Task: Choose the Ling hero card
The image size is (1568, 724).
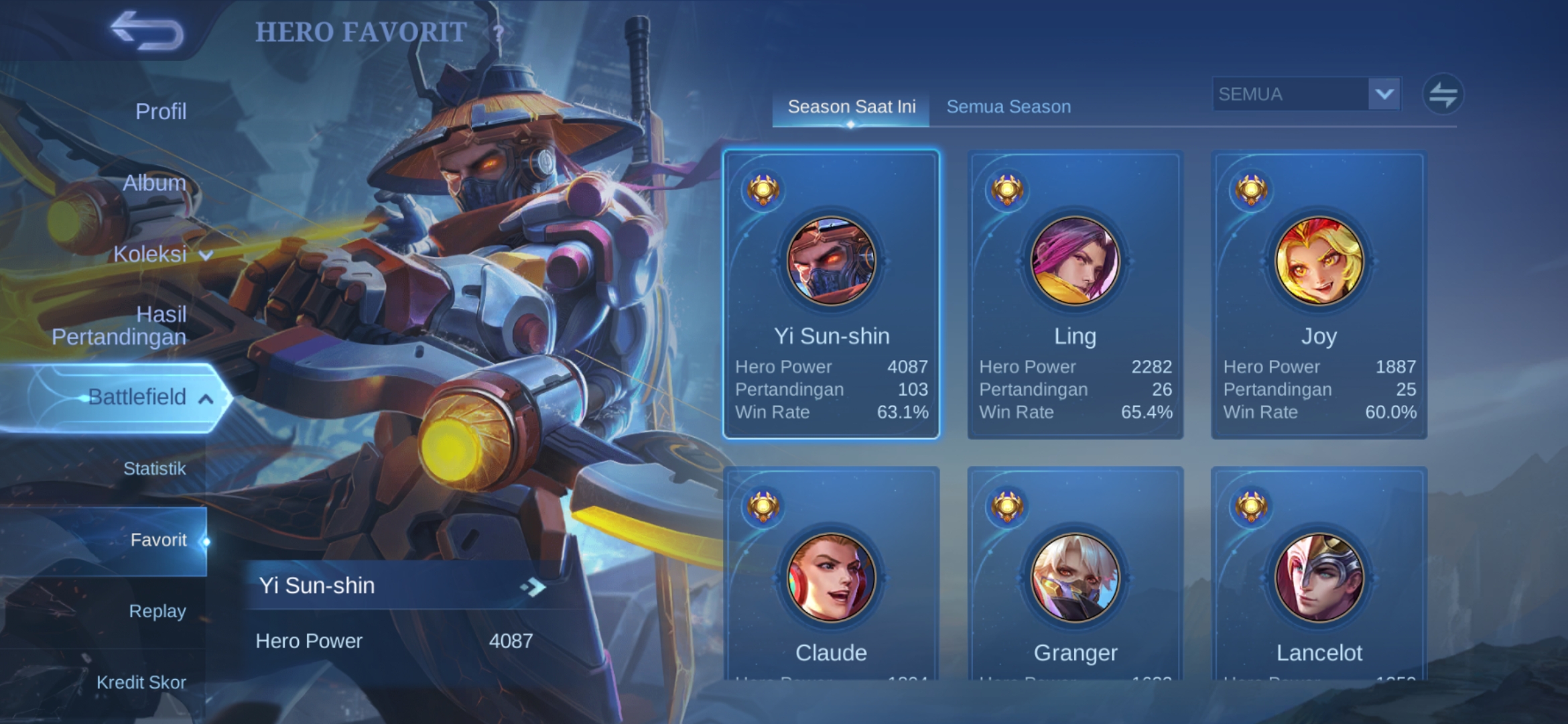Action: point(1075,295)
